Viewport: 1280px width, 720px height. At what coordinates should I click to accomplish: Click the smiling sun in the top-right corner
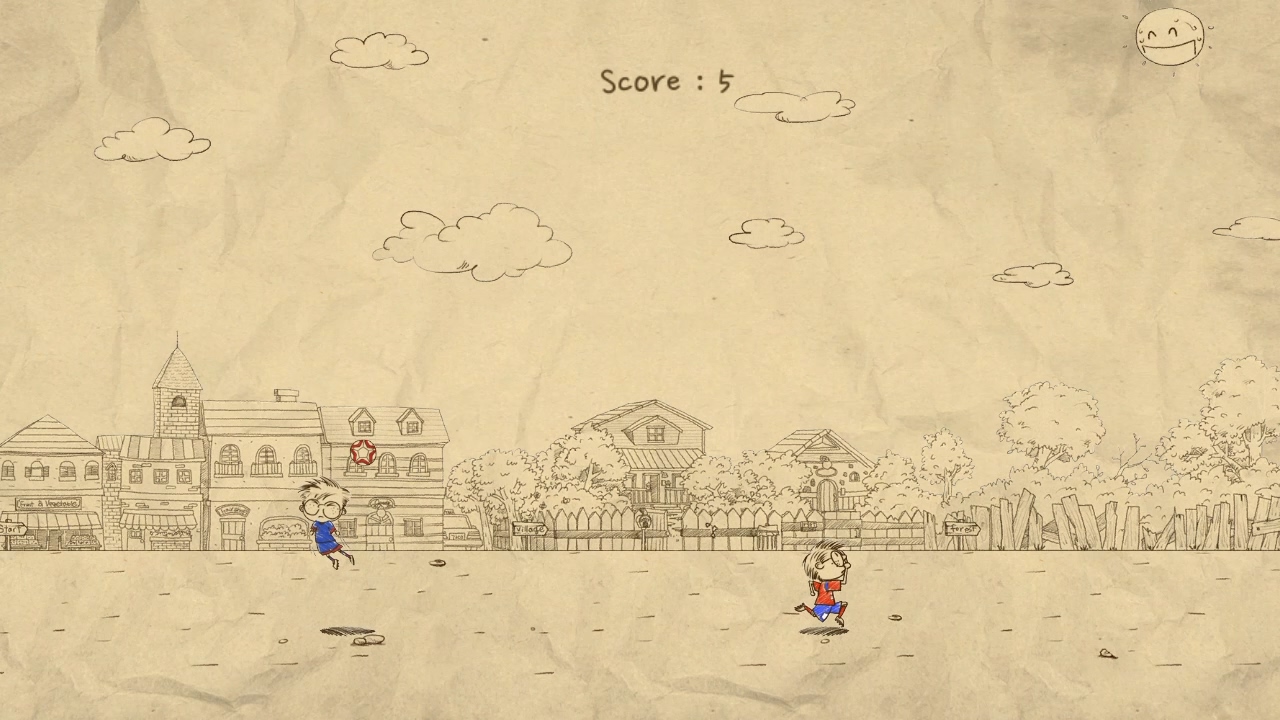1168,37
